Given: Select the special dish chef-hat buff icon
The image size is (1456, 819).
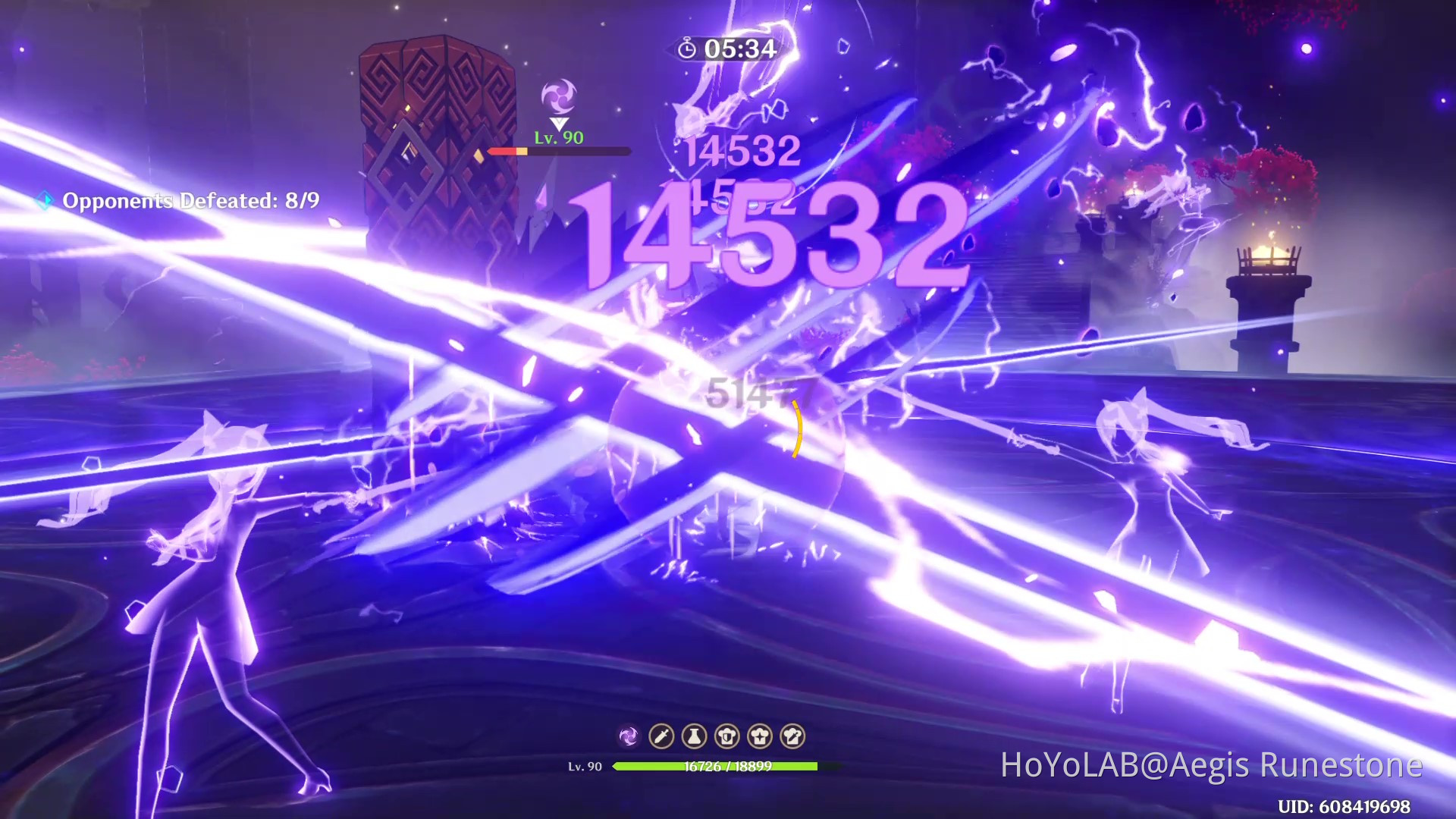Looking at the screenshot, I should (793, 736).
